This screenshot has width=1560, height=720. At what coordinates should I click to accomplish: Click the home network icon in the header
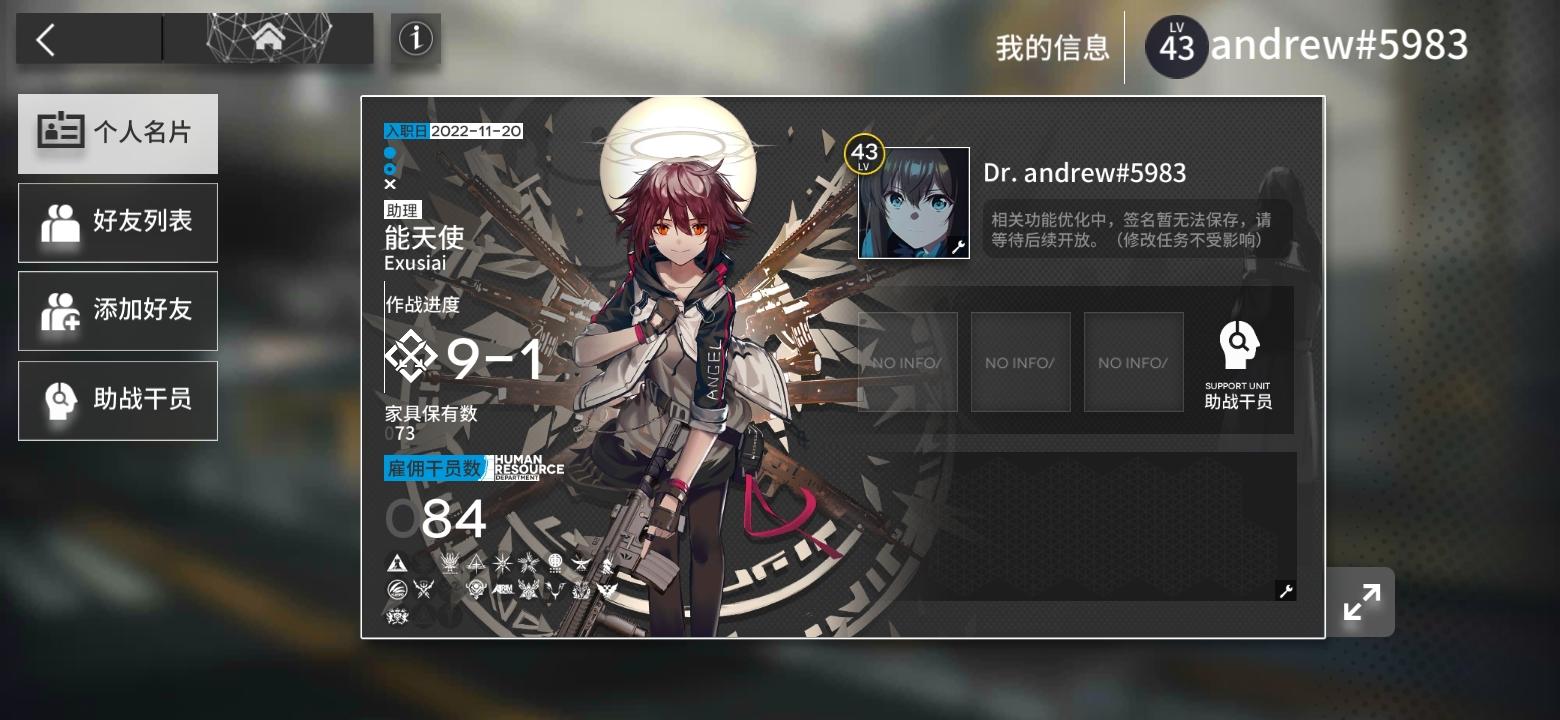click(267, 36)
